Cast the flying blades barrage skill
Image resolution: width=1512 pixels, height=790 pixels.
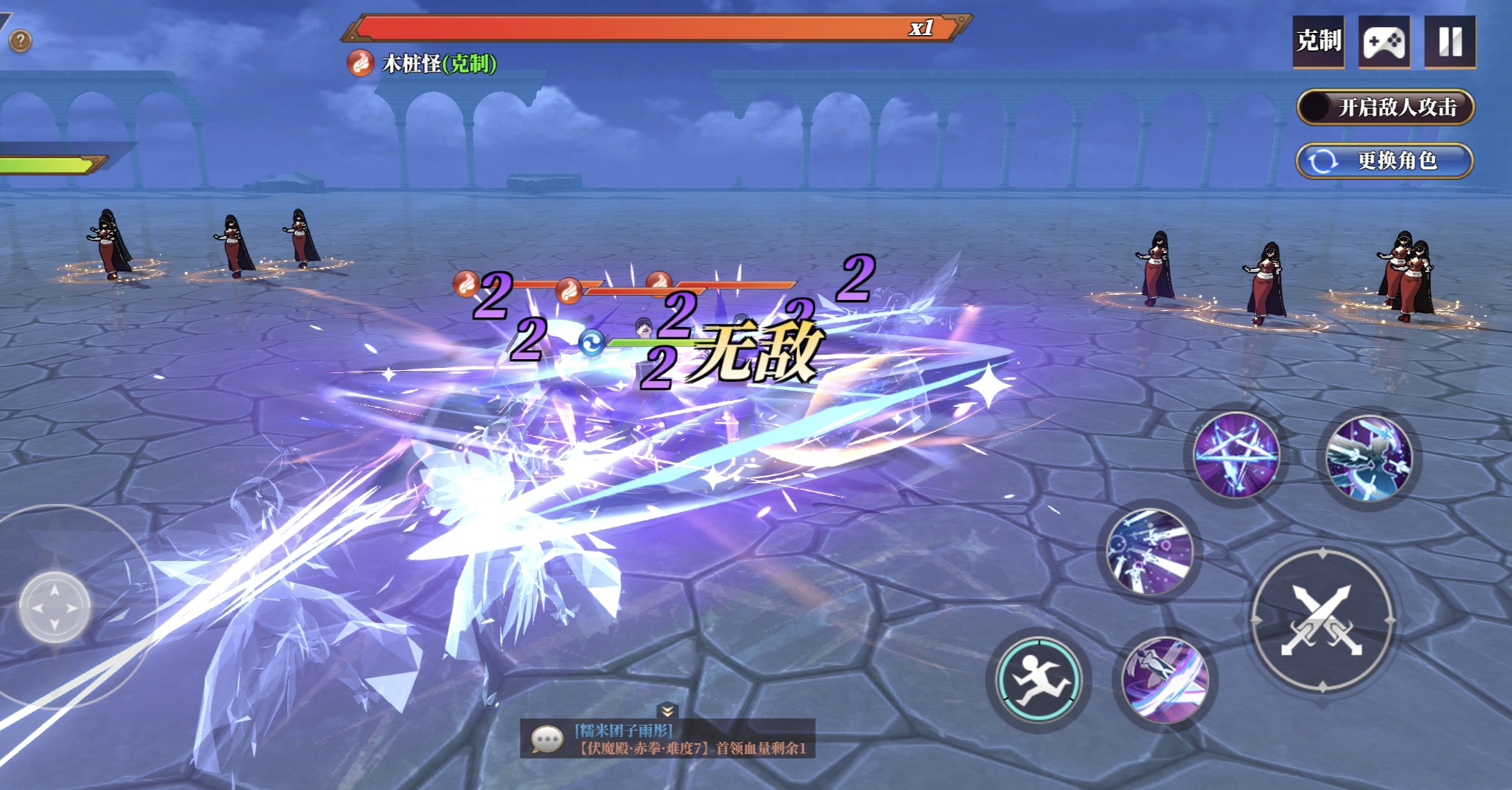pos(1150,551)
